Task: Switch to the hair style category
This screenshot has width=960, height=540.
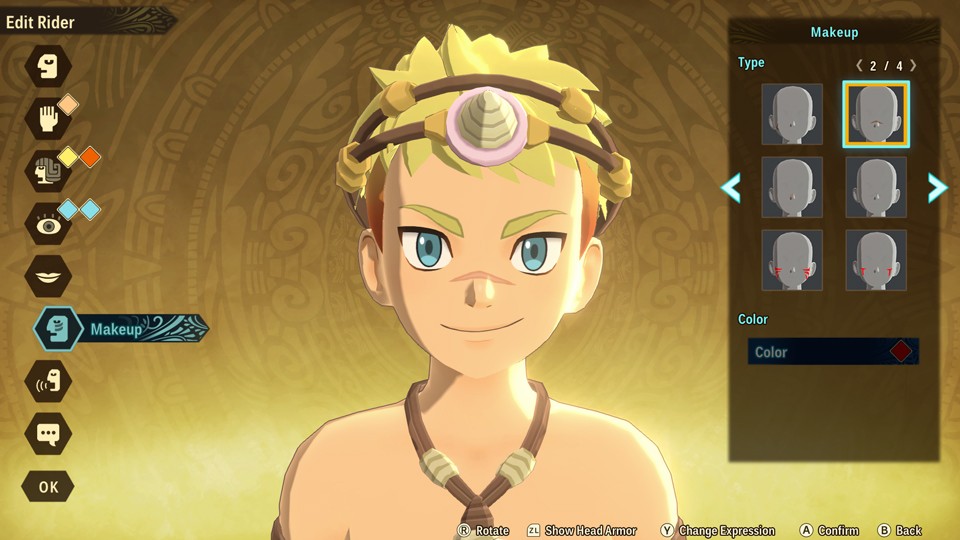Action: 48,172
